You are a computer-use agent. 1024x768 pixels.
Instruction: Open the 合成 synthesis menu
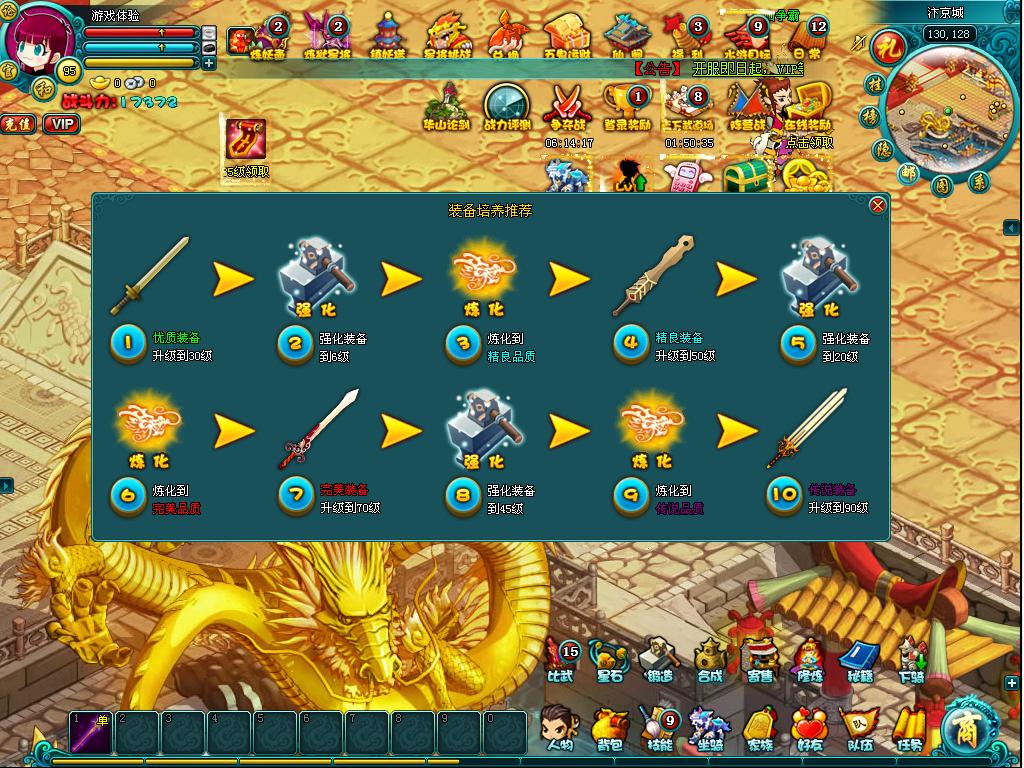click(x=710, y=660)
